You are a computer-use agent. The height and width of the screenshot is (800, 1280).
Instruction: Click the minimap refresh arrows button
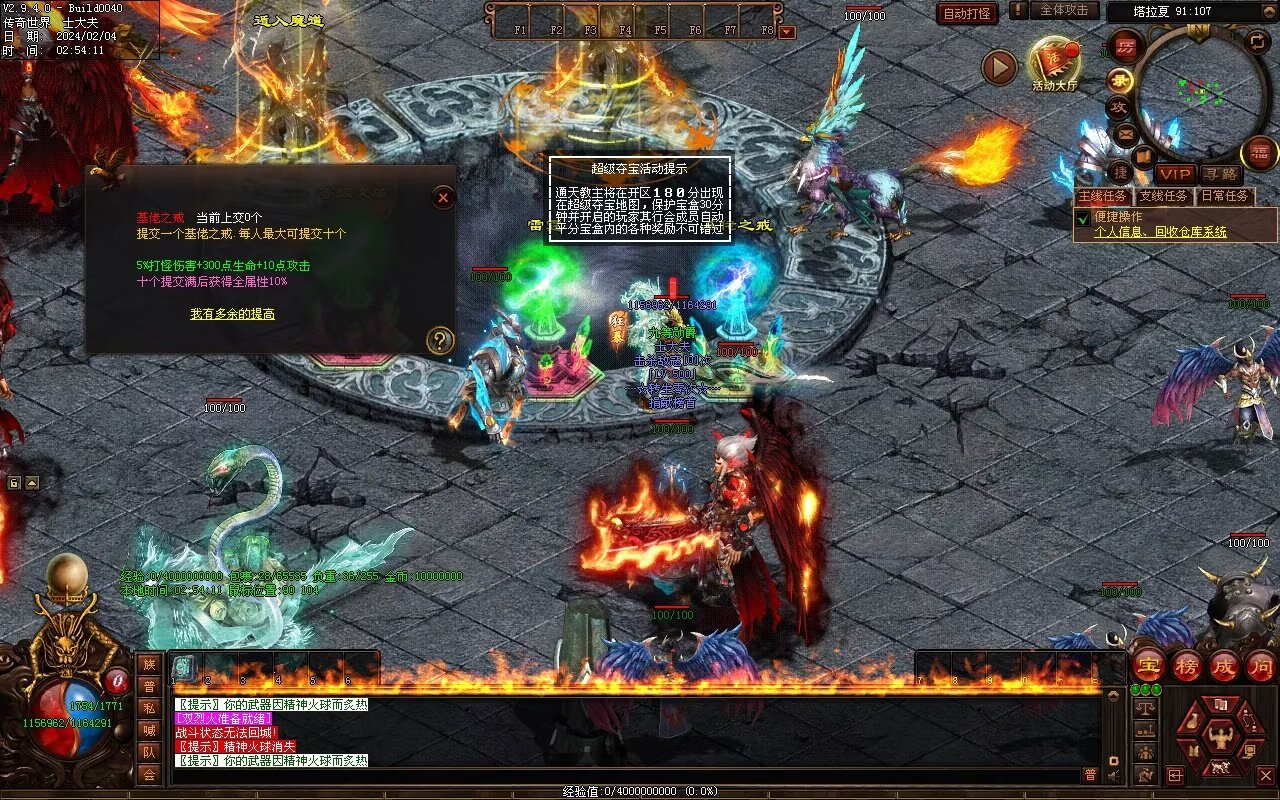[x=1258, y=42]
